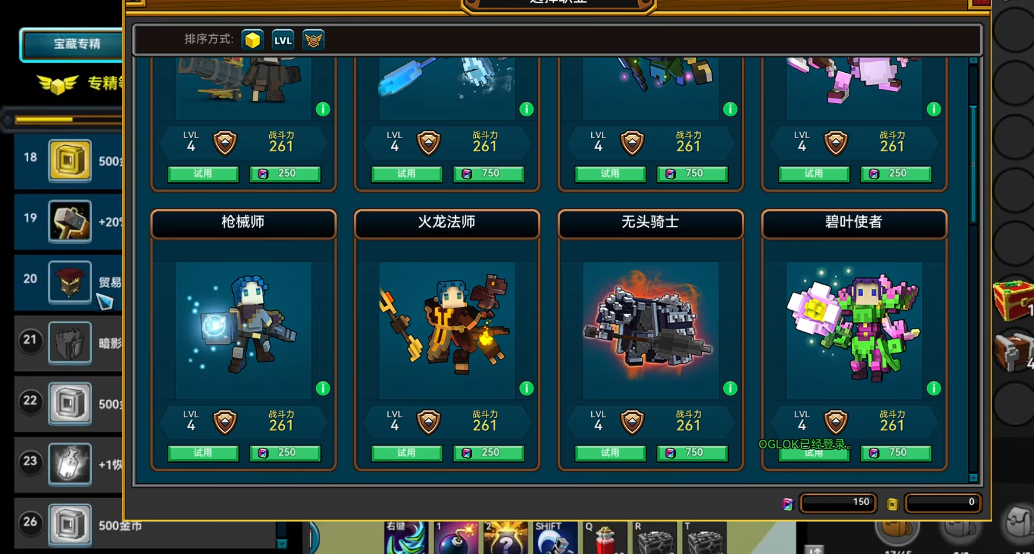Open the 宝藏专精 tab
Image resolution: width=1034 pixels, height=554 pixels.
(76, 44)
